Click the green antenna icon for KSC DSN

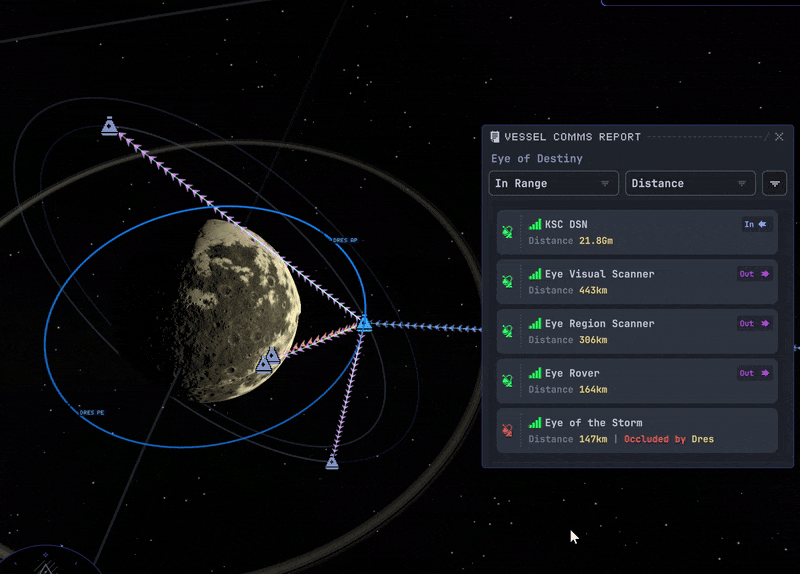[x=508, y=233]
